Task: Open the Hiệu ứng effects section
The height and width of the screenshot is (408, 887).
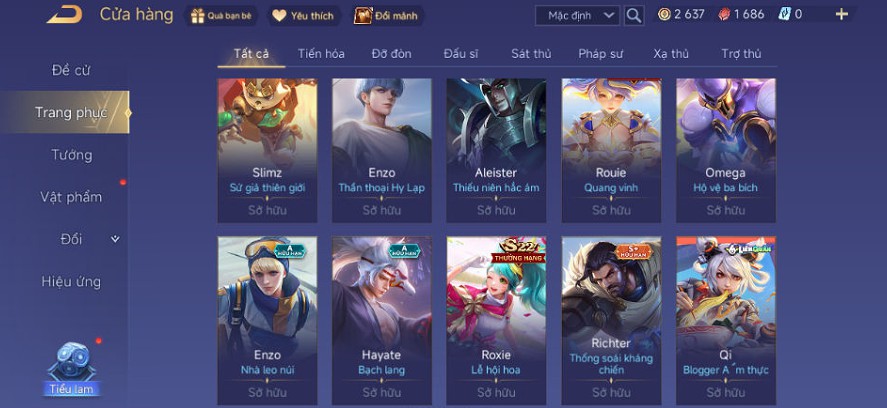Action: pyautogui.click(x=71, y=281)
